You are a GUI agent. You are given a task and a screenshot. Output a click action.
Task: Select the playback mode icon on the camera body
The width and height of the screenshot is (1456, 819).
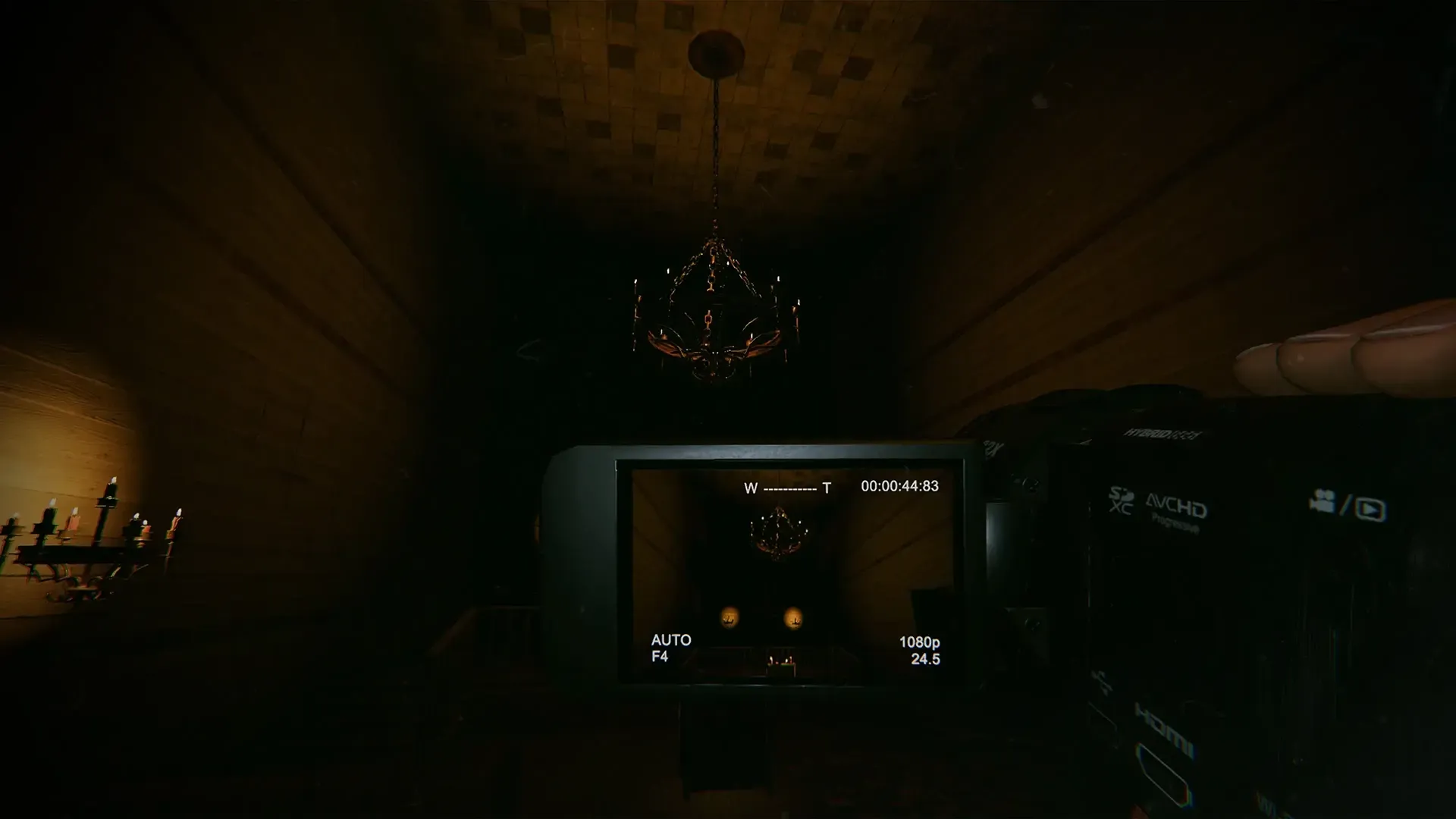click(1371, 510)
